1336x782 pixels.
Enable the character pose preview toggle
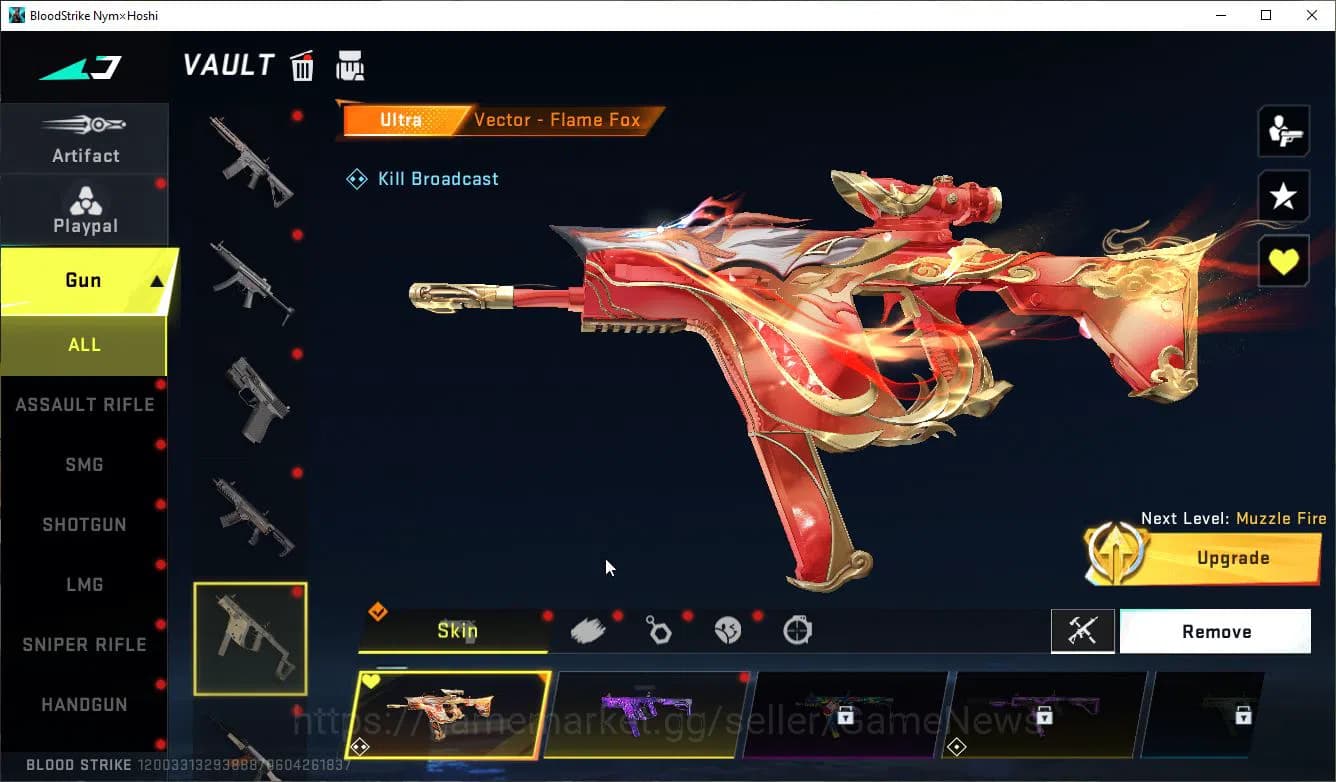point(1284,130)
